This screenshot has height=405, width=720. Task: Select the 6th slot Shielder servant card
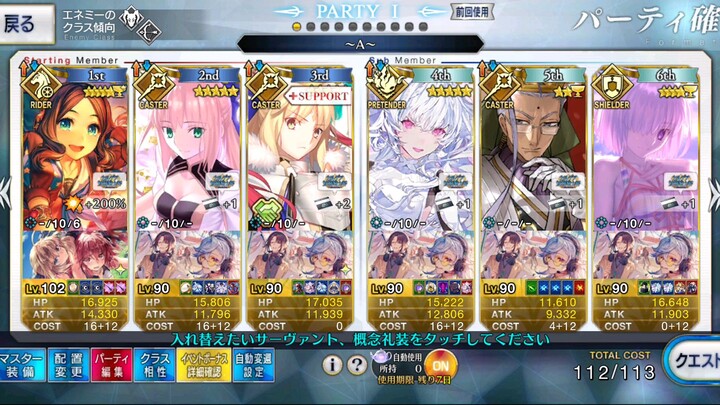pyautogui.click(x=644, y=150)
